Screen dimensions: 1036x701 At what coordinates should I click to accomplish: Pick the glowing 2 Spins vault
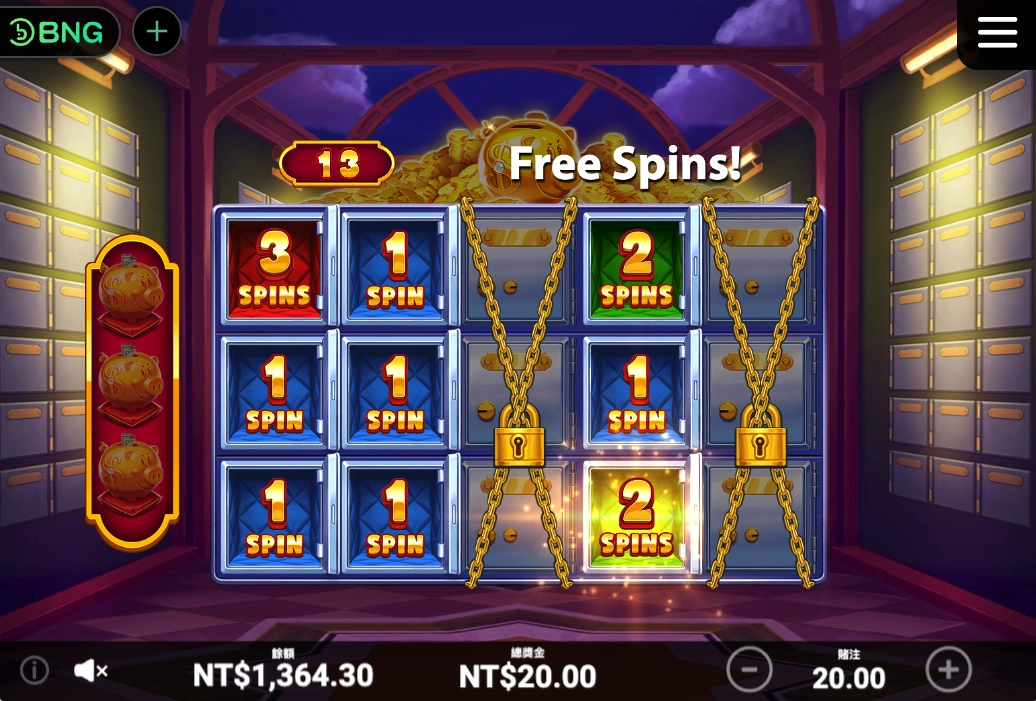pos(637,517)
